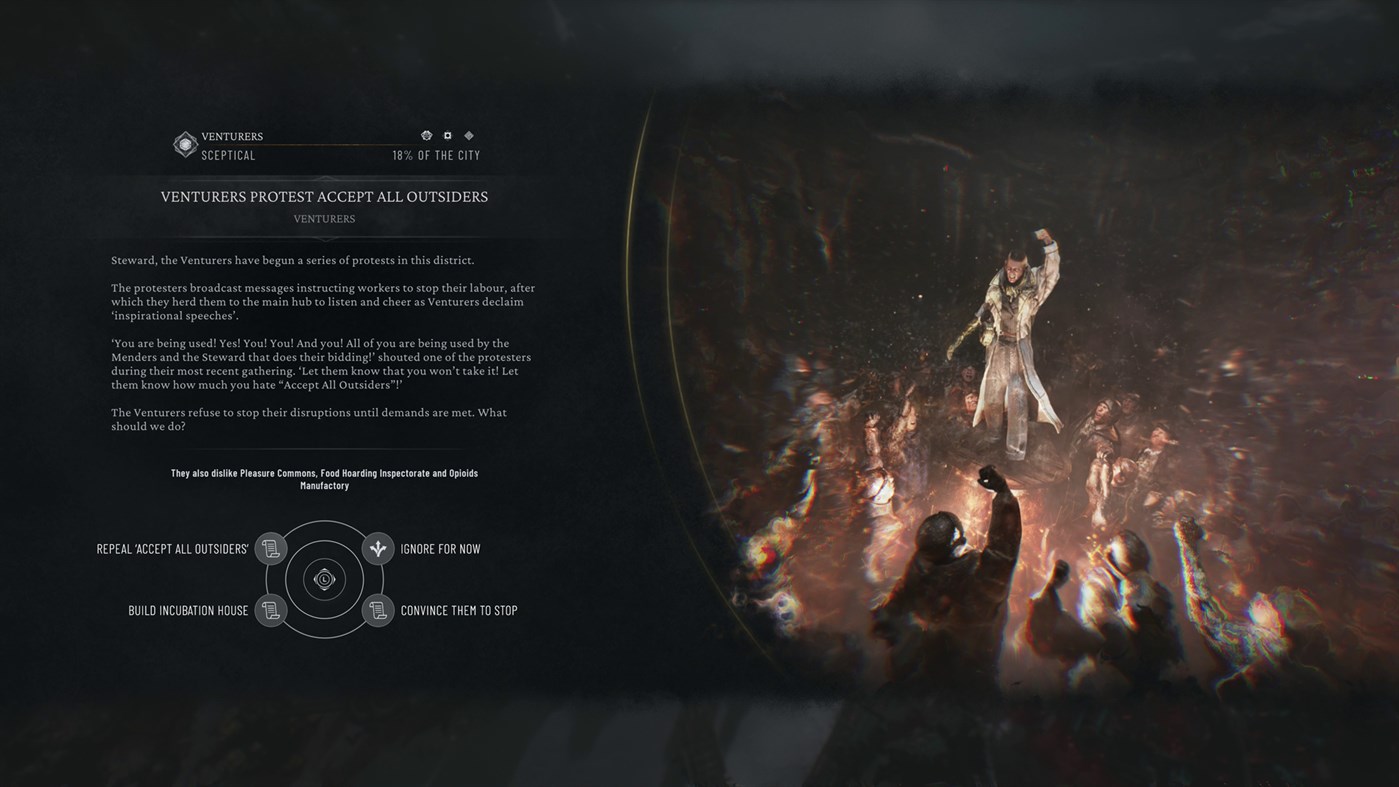This screenshot has height=787, width=1399.
Task: Click the square faction marker icon in header
Action: point(447,135)
